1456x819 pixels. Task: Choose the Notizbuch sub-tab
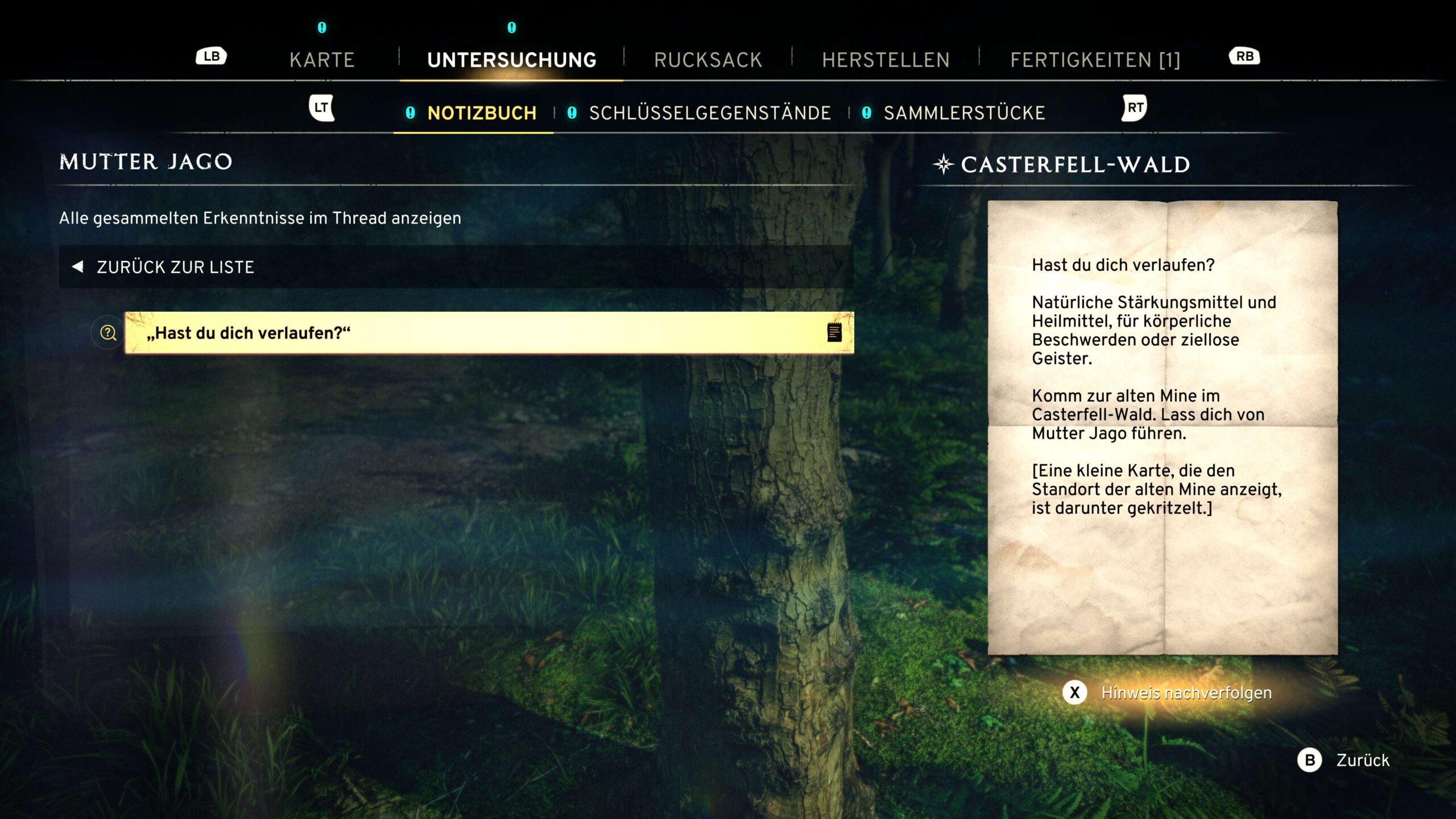[481, 113]
